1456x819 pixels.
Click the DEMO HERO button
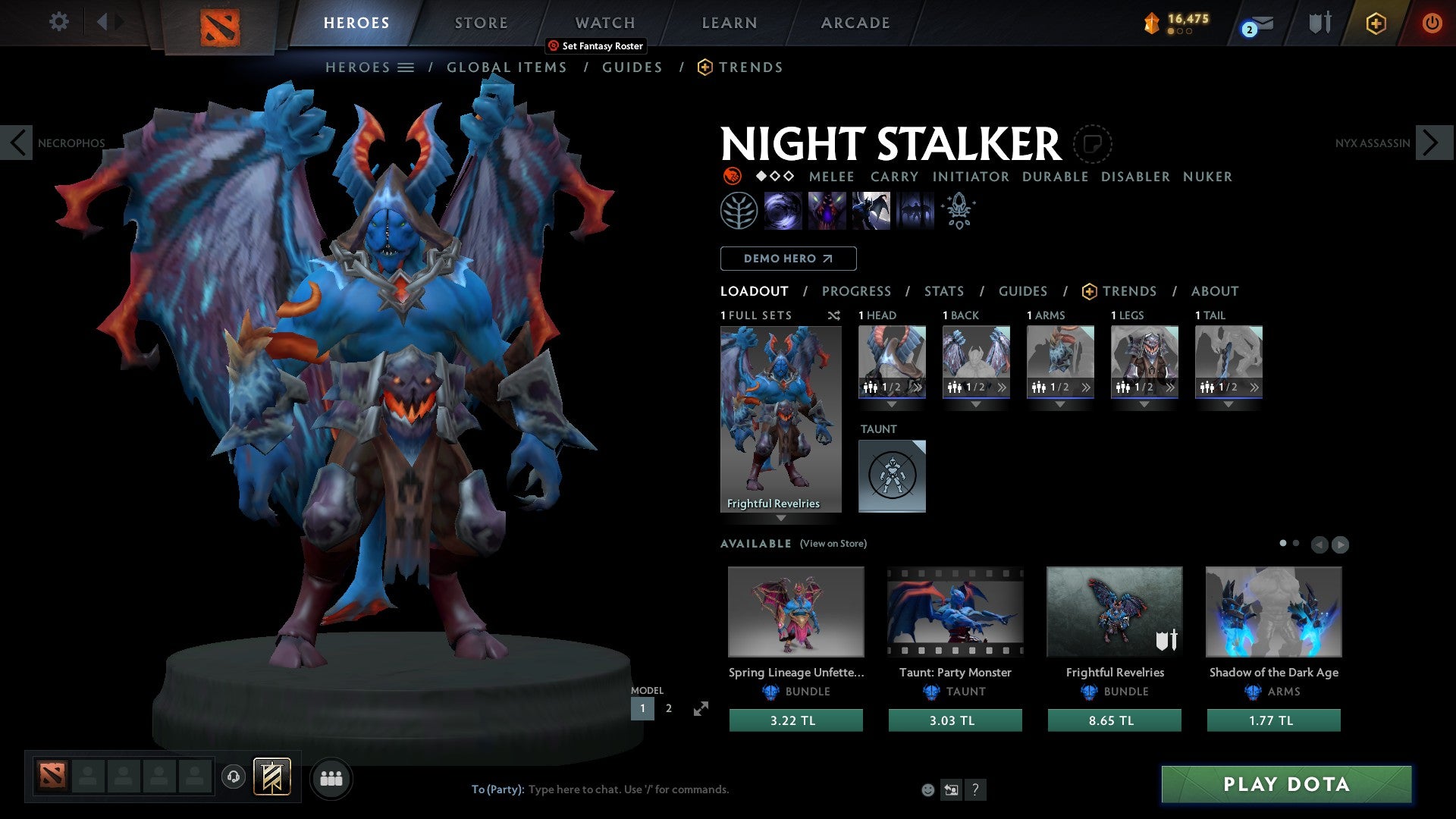coord(788,259)
